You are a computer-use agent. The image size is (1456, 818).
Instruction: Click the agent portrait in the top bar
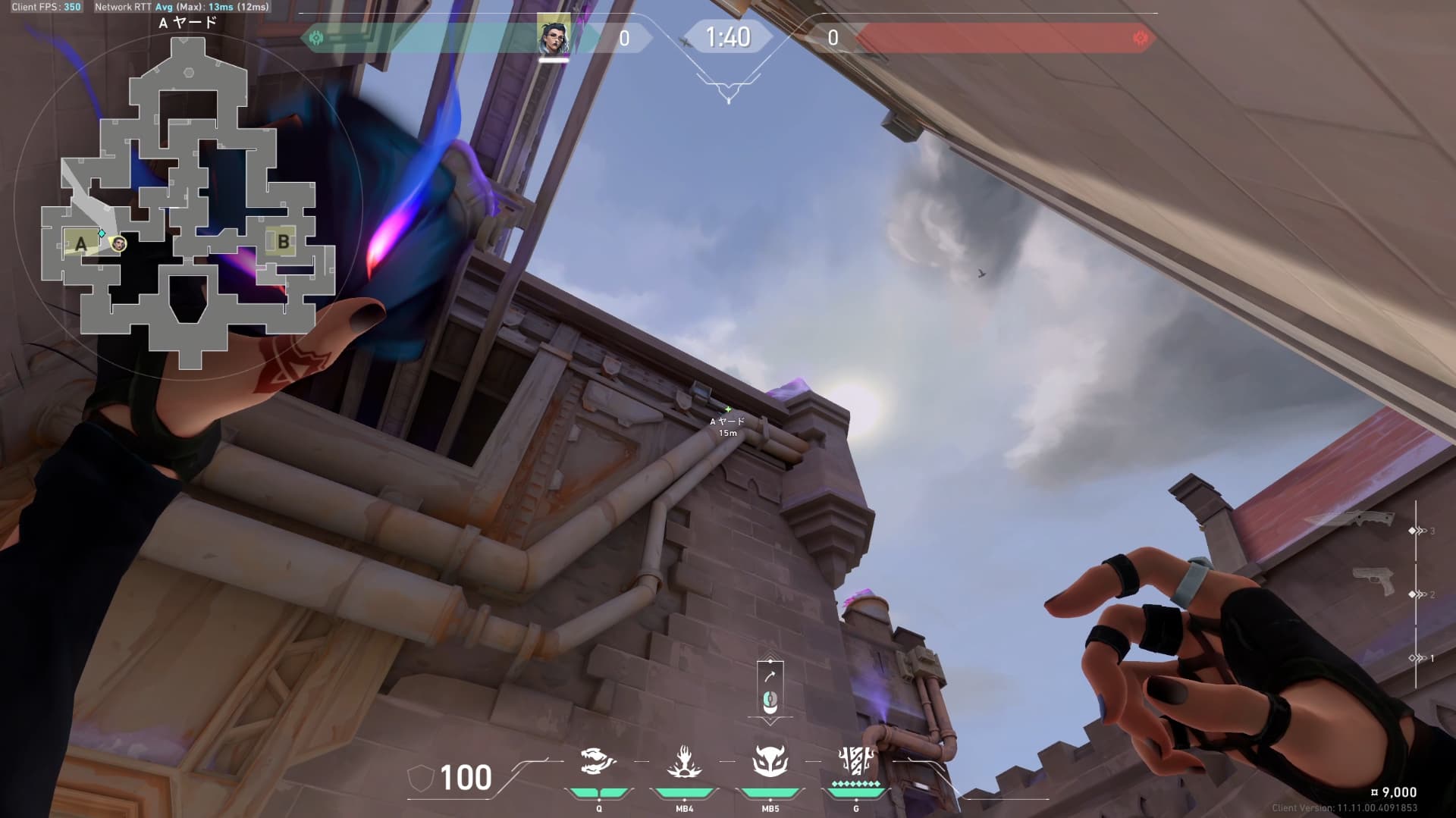pos(554,35)
